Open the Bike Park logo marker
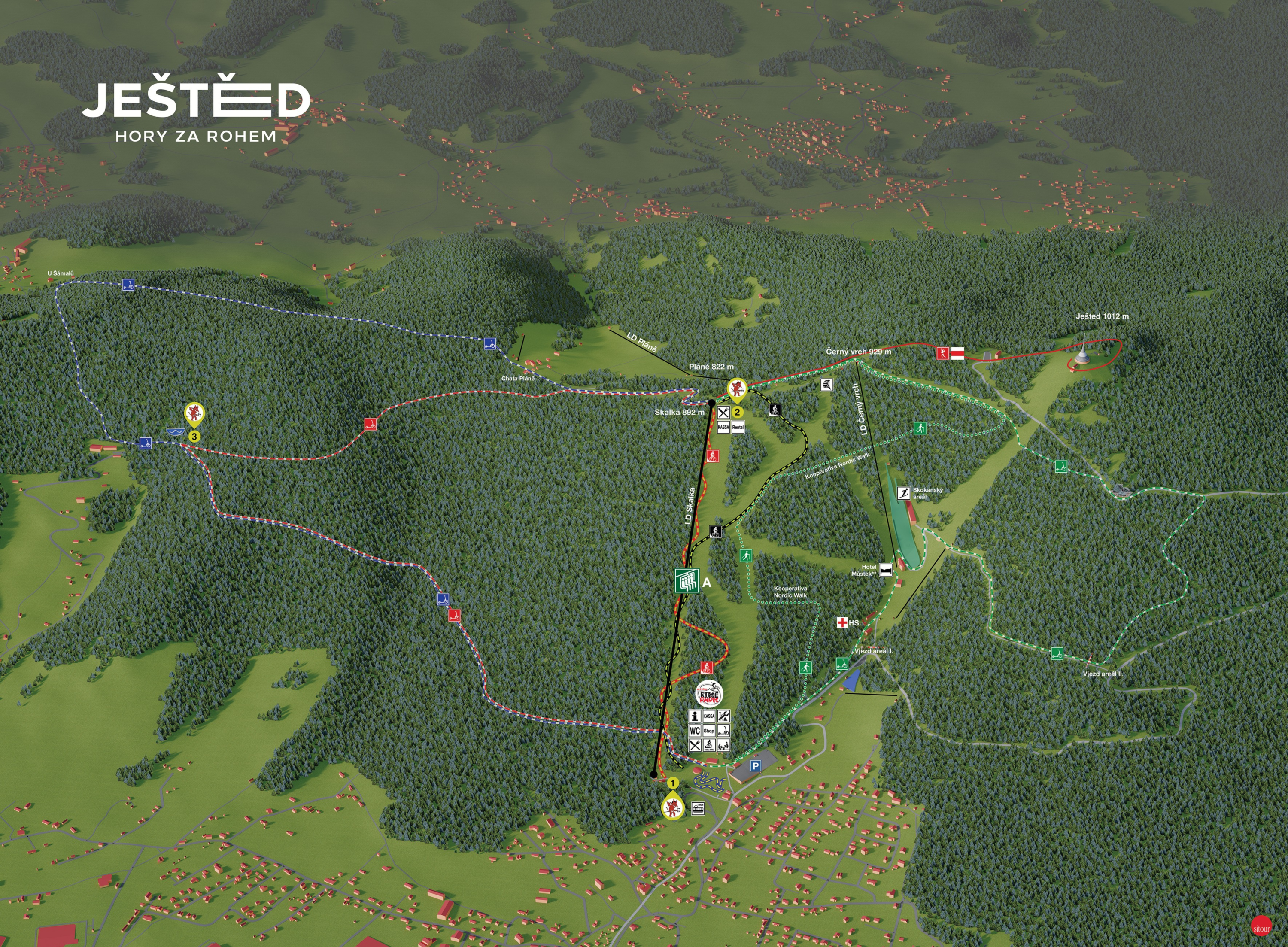1288x947 pixels. click(x=709, y=695)
